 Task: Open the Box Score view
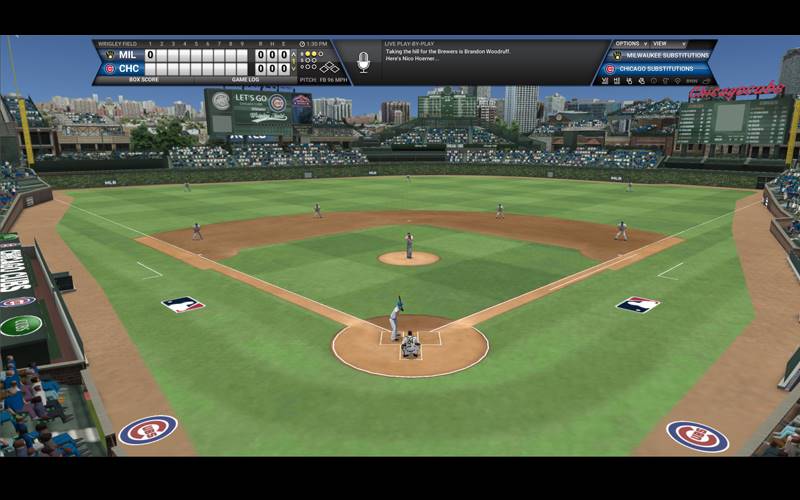pyautogui.click(x=136, y=79)
